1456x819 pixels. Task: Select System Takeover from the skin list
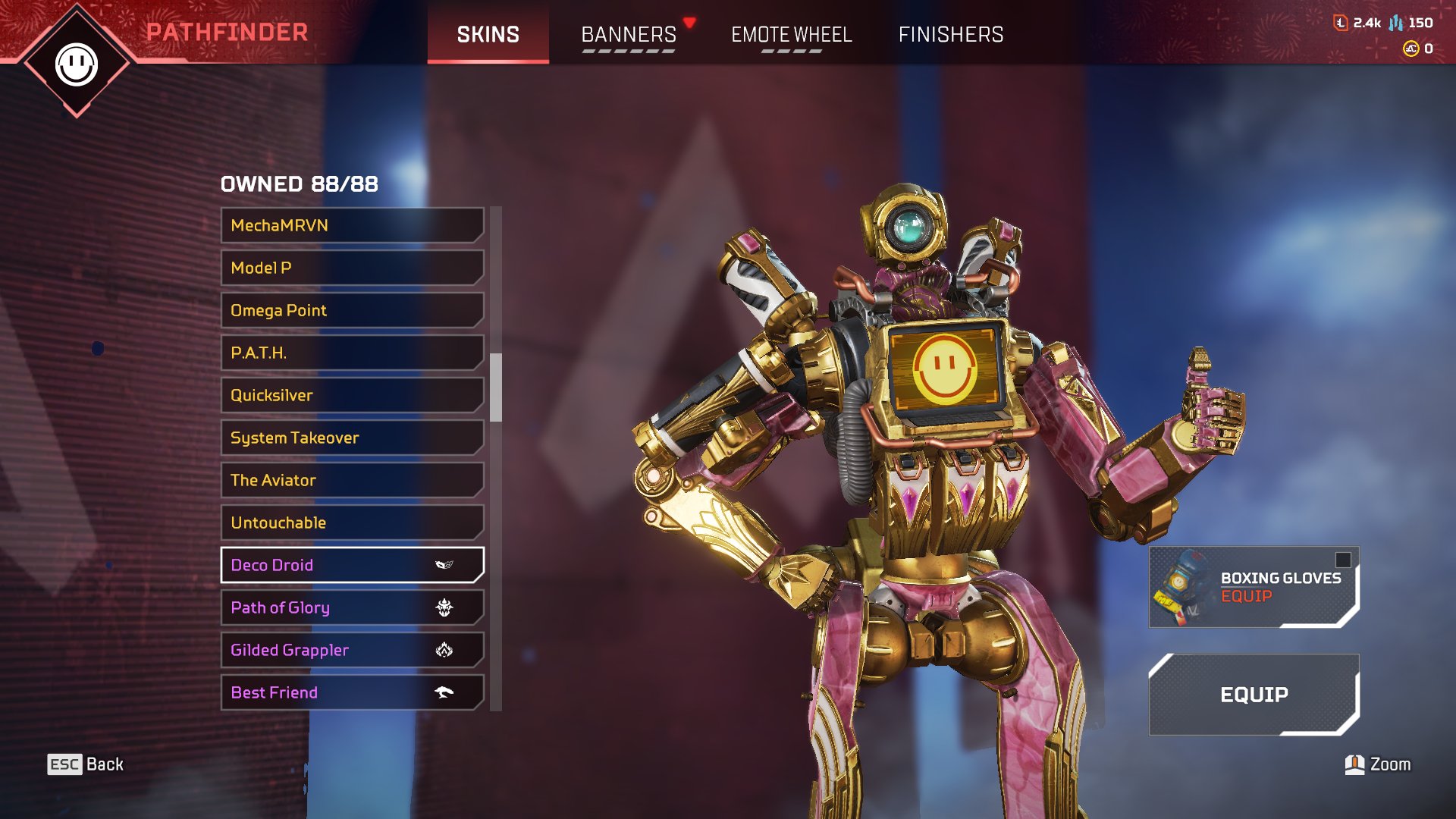point(352,438)
